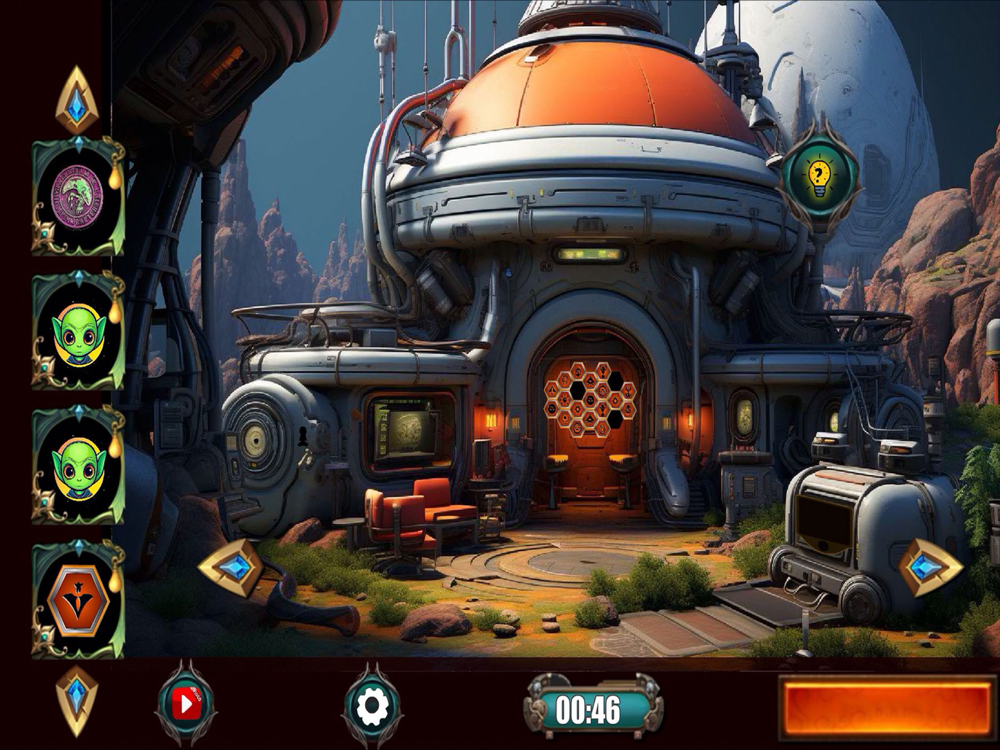Go to the scene on the left

pos(231,567)
